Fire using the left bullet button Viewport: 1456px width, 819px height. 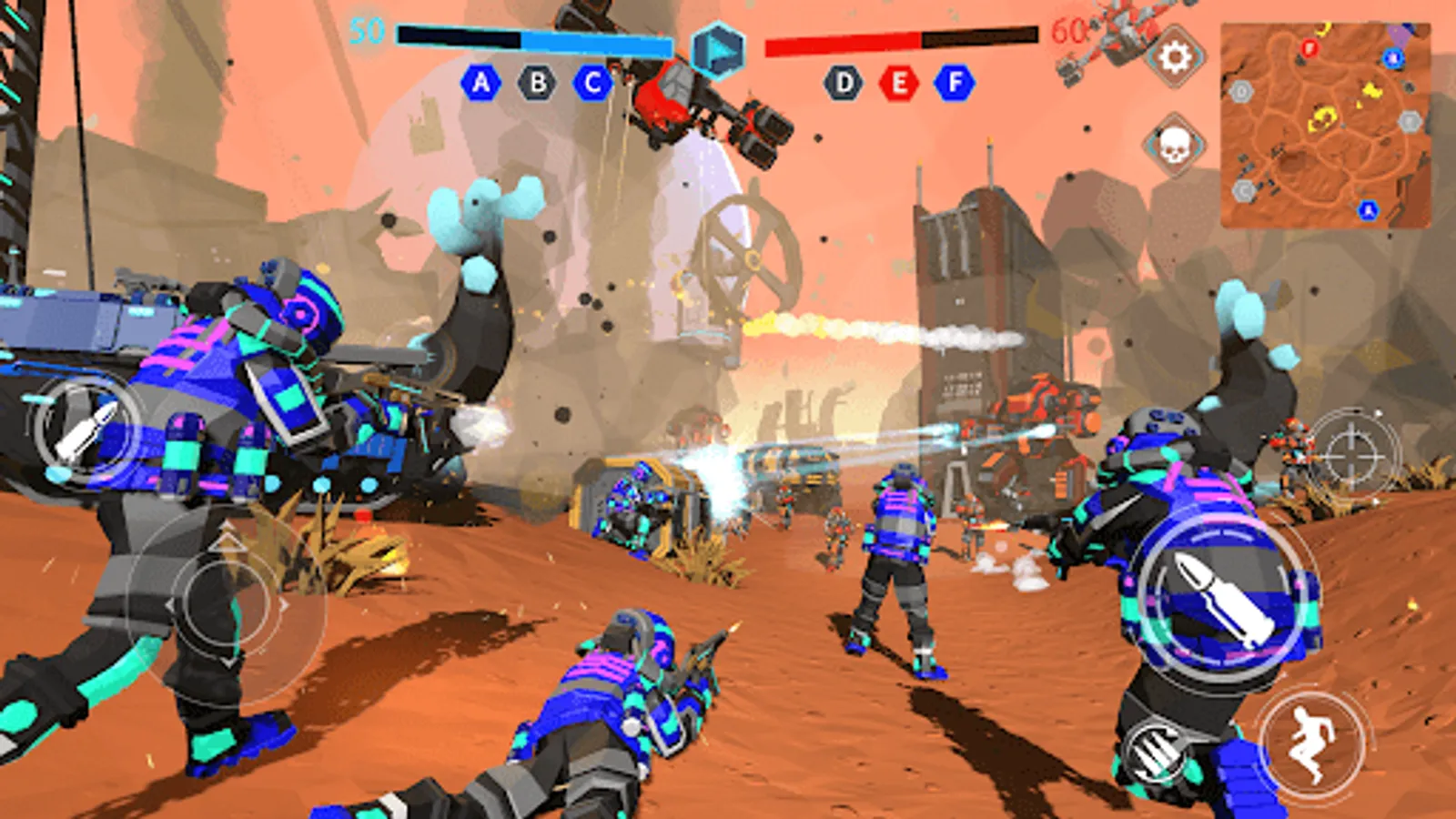pyautogui.click(x=86, y=430)
